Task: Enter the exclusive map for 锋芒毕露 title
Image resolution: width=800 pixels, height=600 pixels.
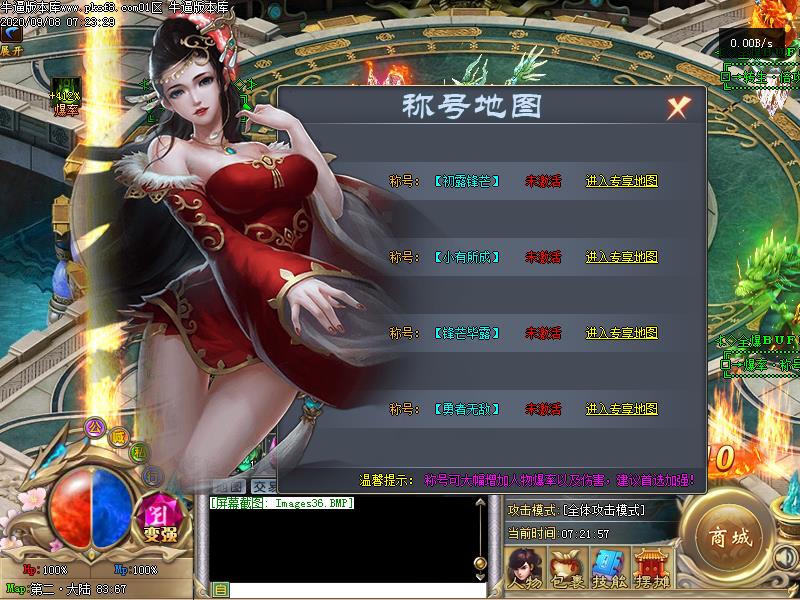Action: (621, 333)
